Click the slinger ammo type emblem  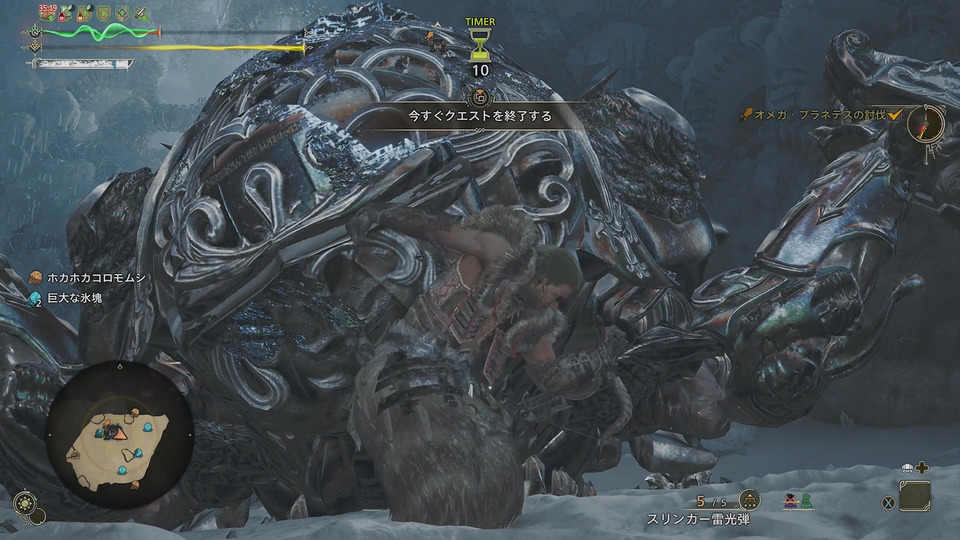point(749,501)
